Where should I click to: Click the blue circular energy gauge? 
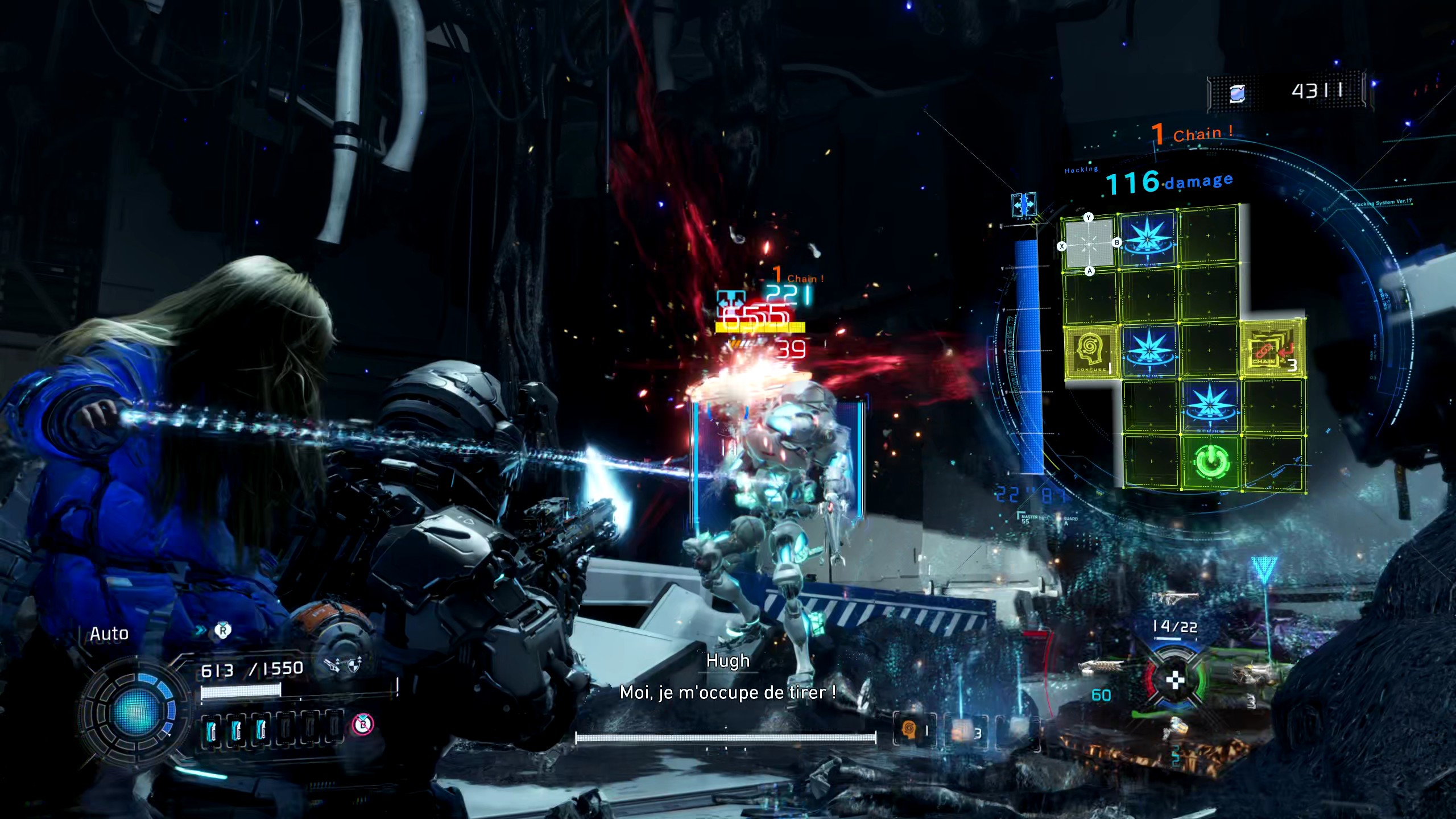(136, 711)
